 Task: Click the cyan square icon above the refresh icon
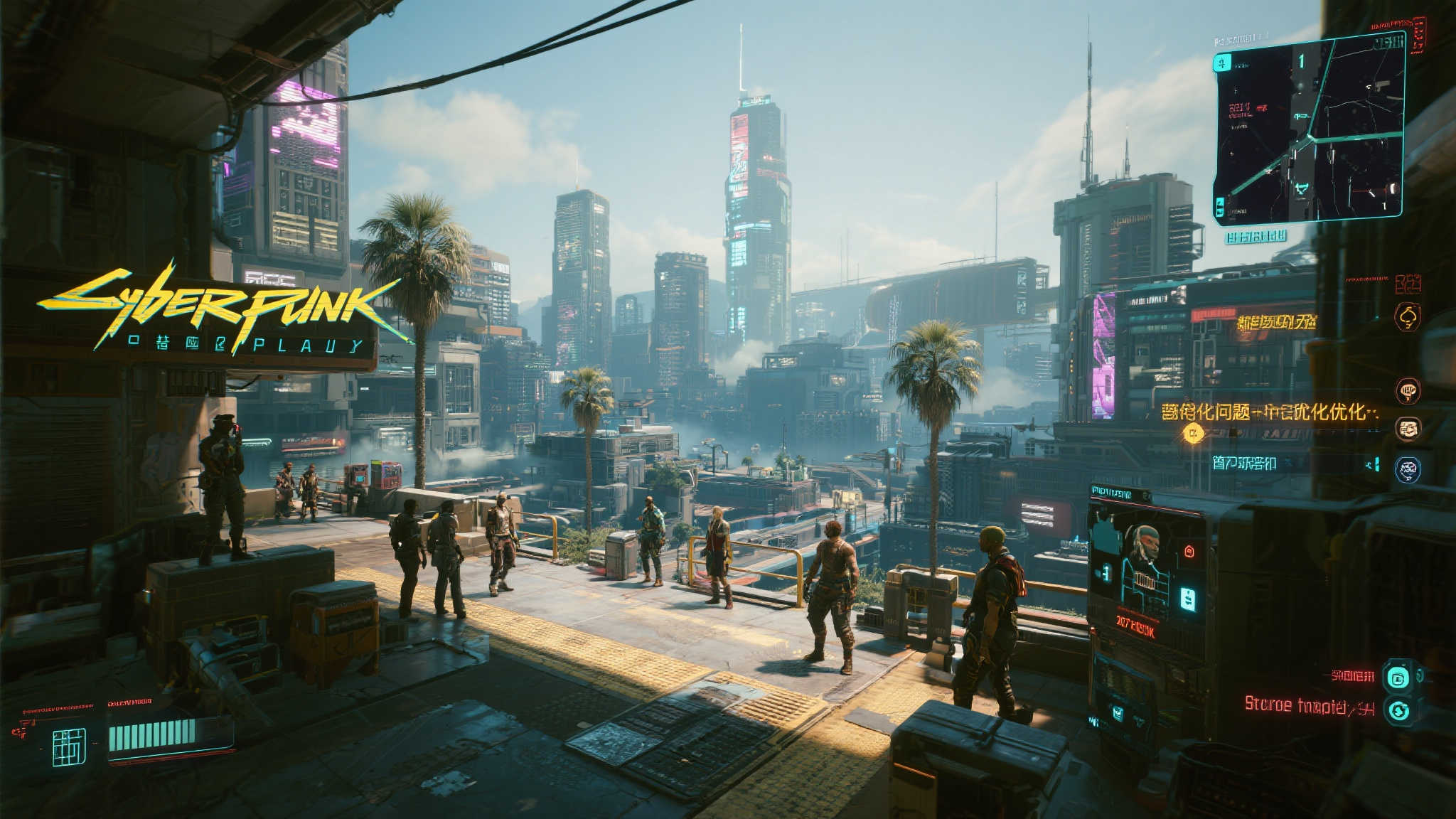pyautogui.click(x=1398, y=678)
